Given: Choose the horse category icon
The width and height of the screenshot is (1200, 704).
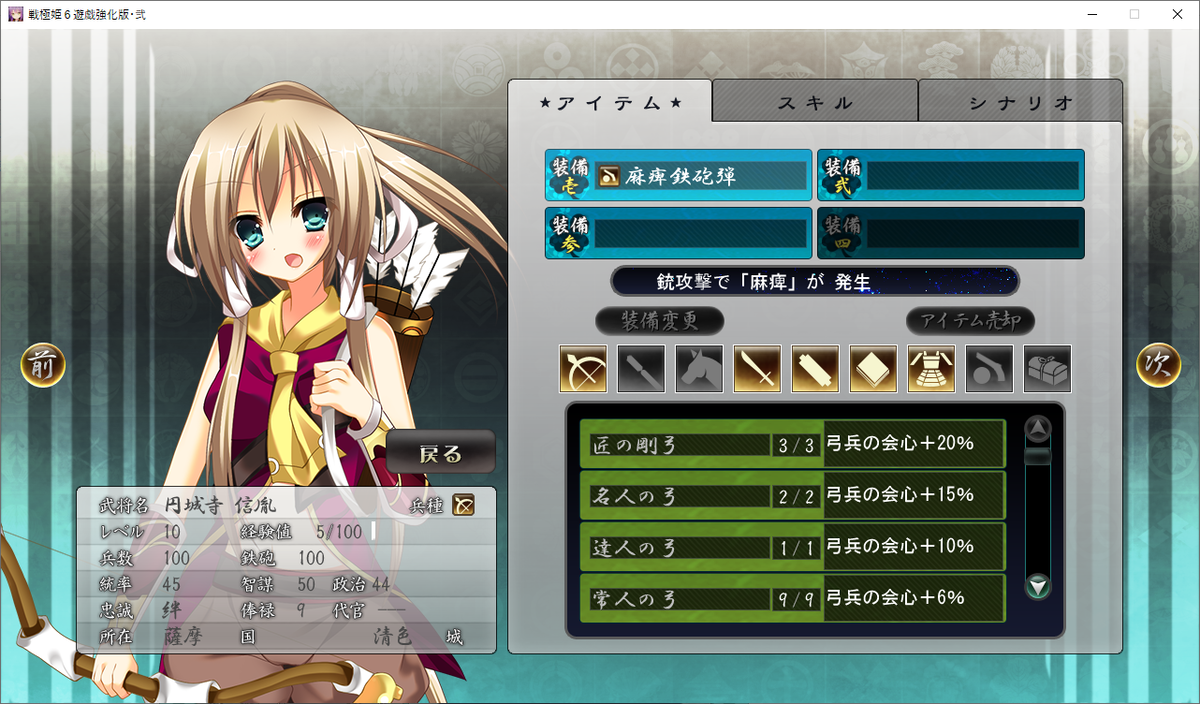Looking at the screenshot, I should point(699,369).
